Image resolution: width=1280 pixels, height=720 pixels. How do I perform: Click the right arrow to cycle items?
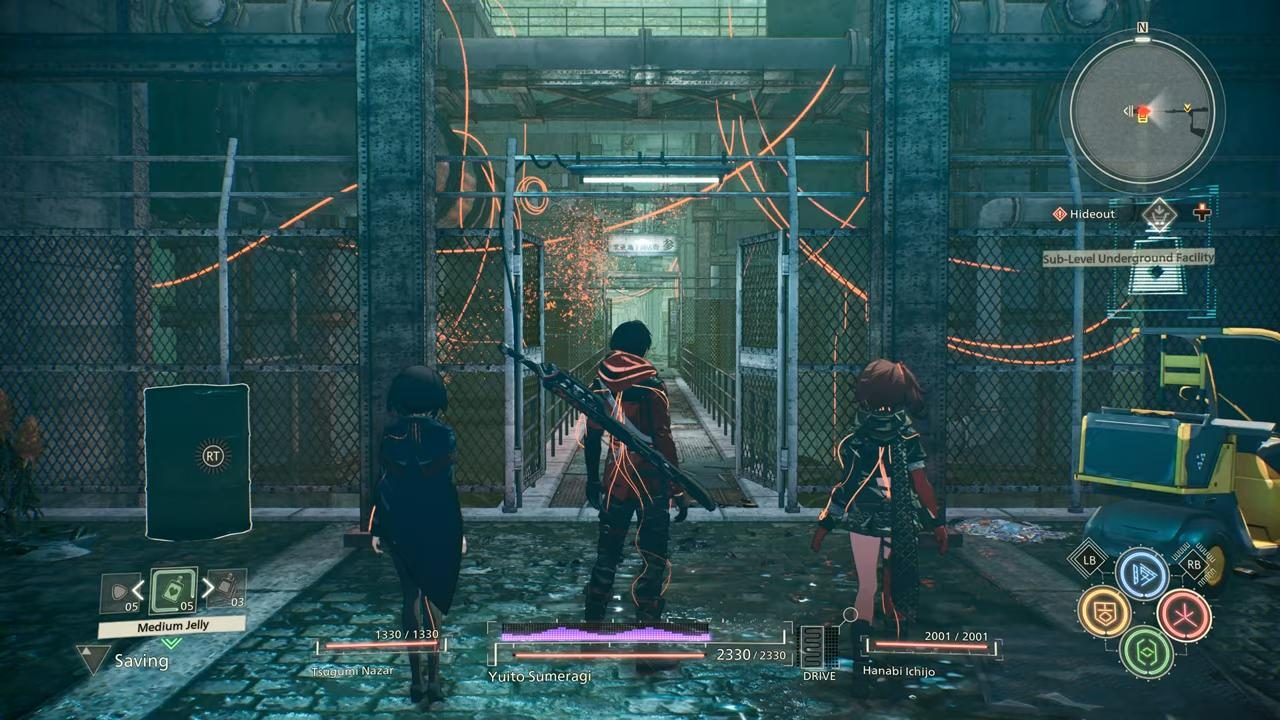coord(207,588)
